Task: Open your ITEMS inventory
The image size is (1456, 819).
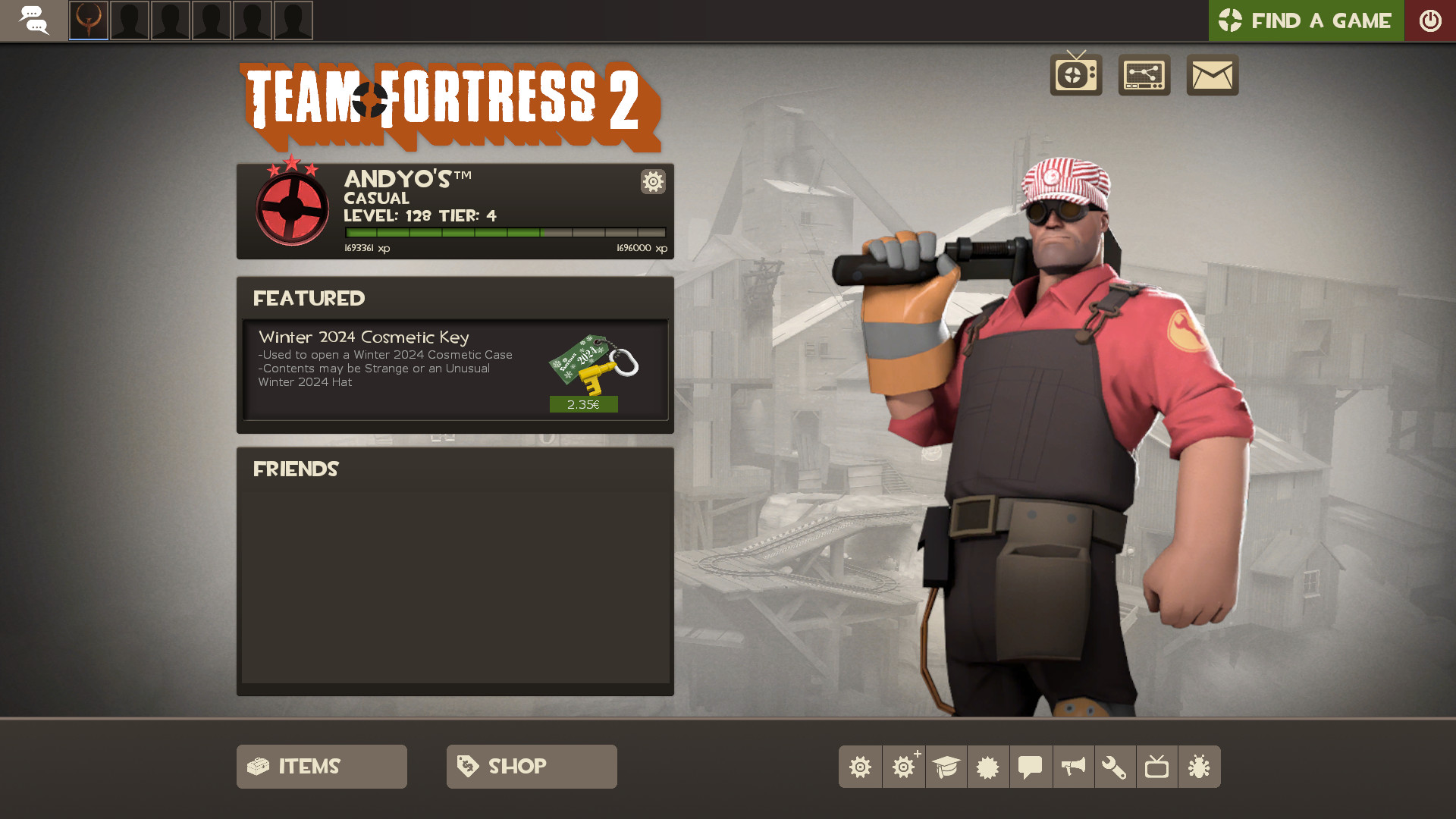Action: [x=321, y=766]
